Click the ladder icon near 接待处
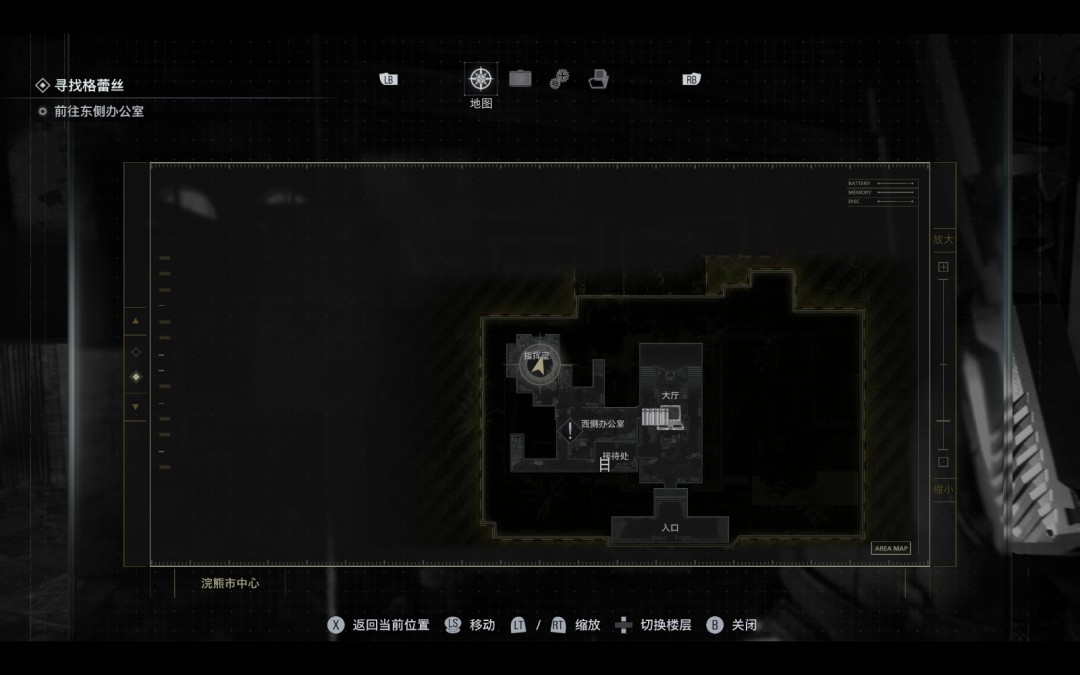The height and width of the screenshot is (675, 1080). [604, 463]
